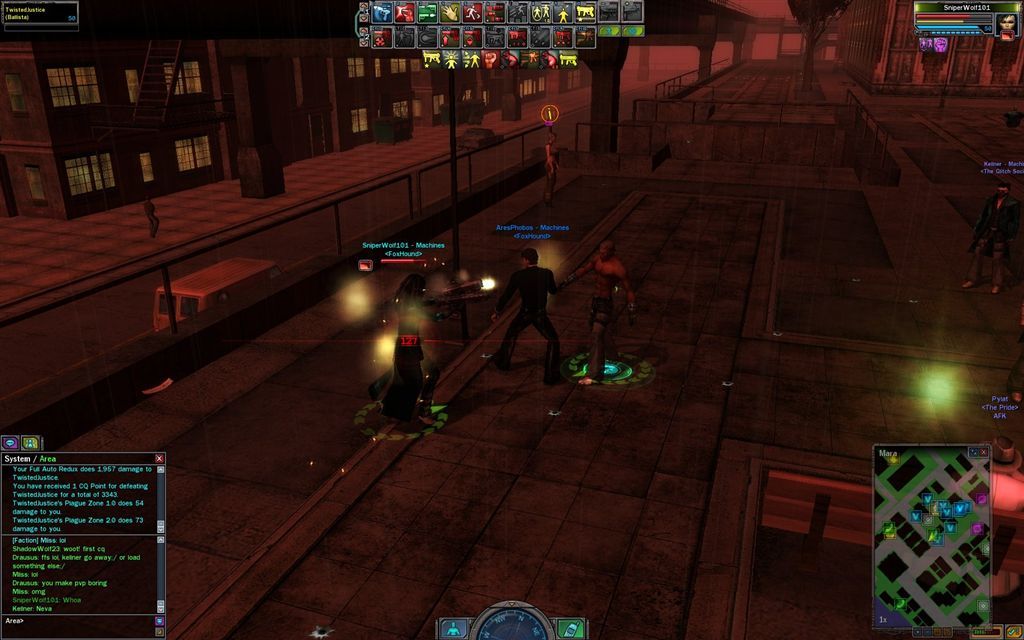Activate the yellow standing figure ability

[x=564, y=13]
